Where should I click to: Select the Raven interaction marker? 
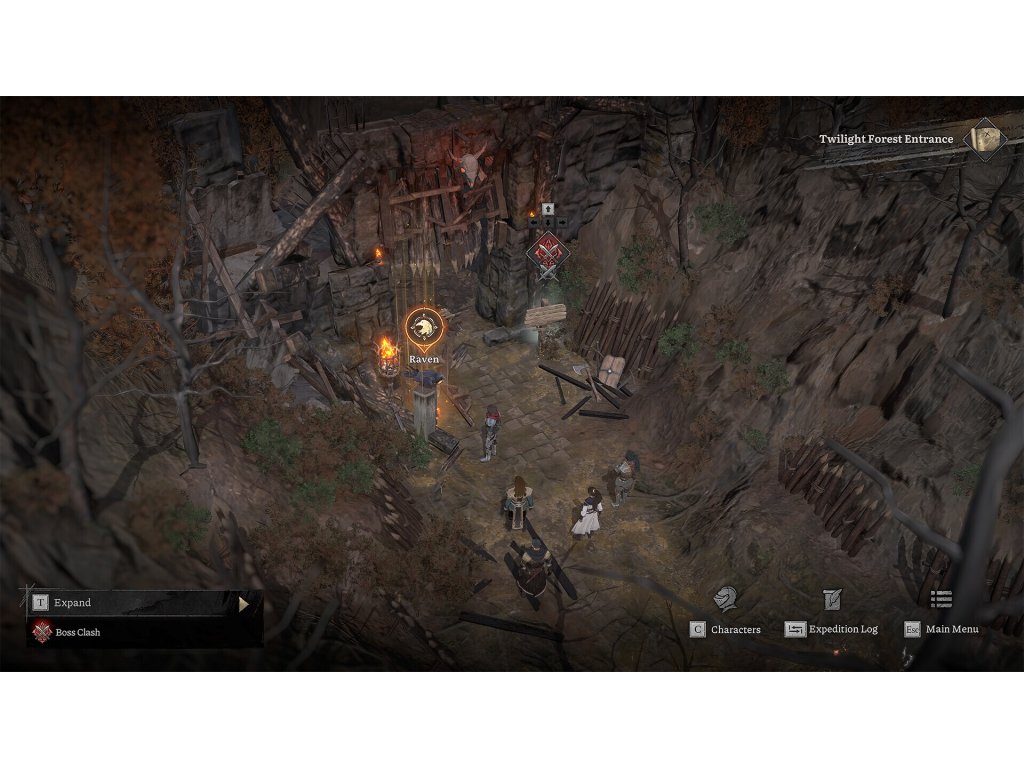point(424,326)
